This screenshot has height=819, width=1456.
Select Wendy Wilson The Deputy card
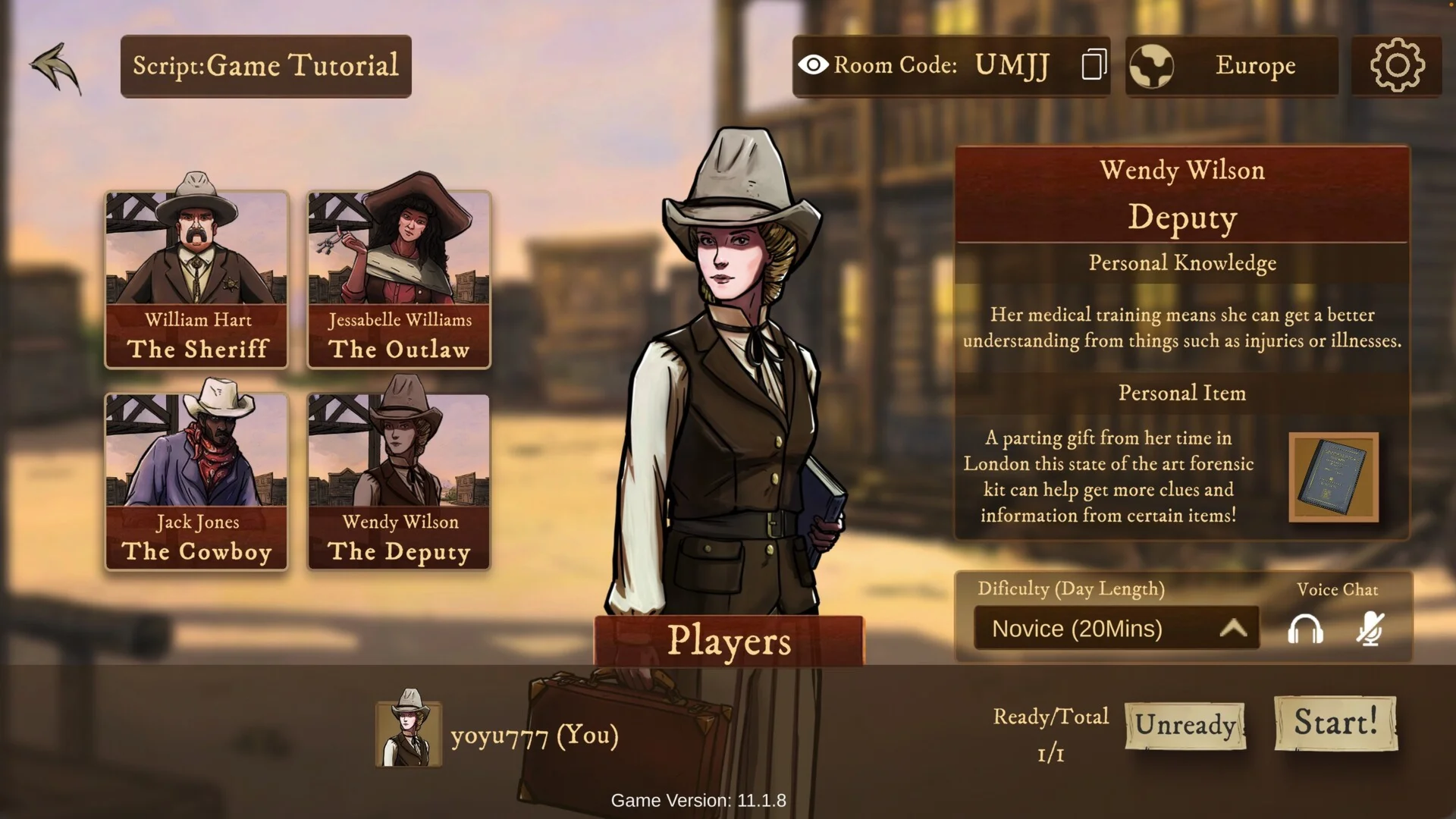click(399, 481)
